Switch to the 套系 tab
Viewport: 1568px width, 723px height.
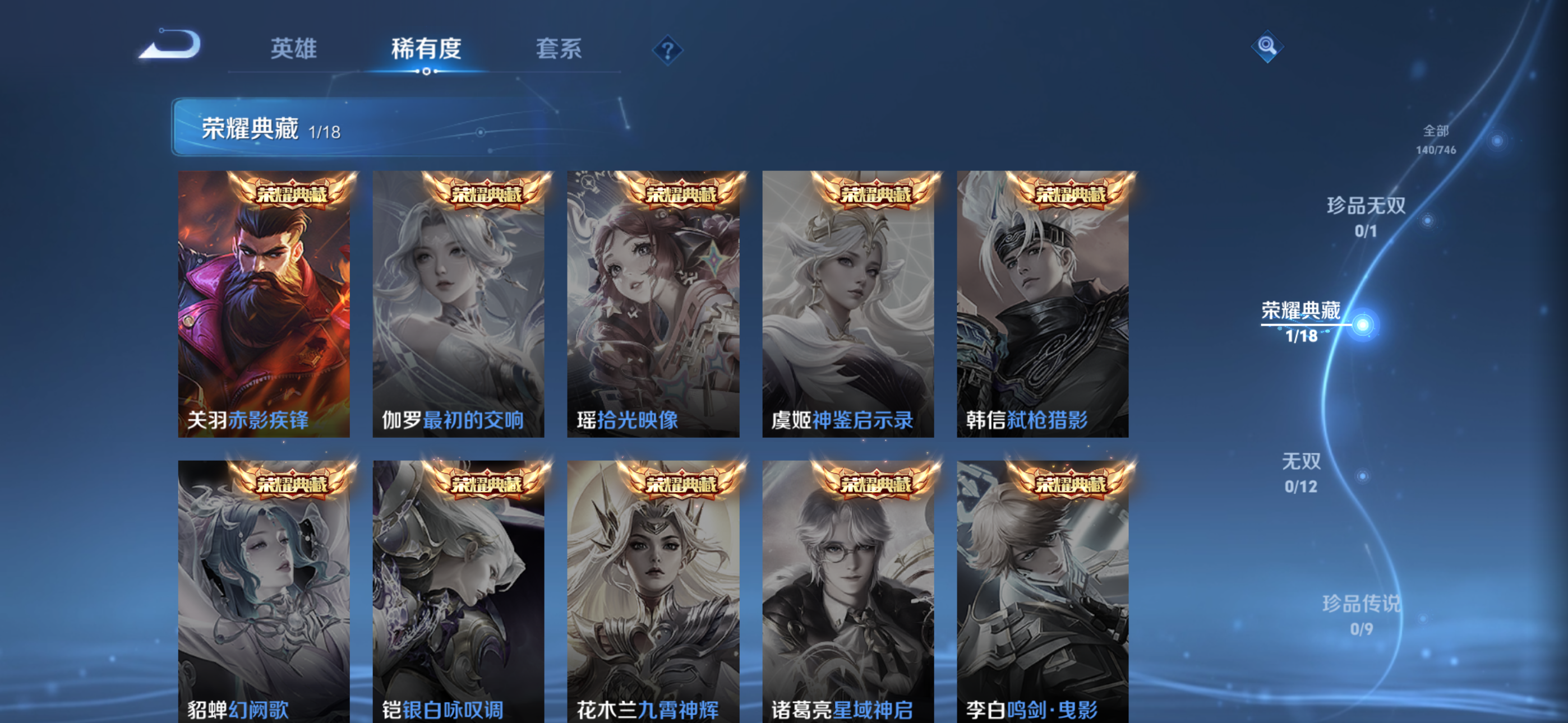tap(558, 50)
